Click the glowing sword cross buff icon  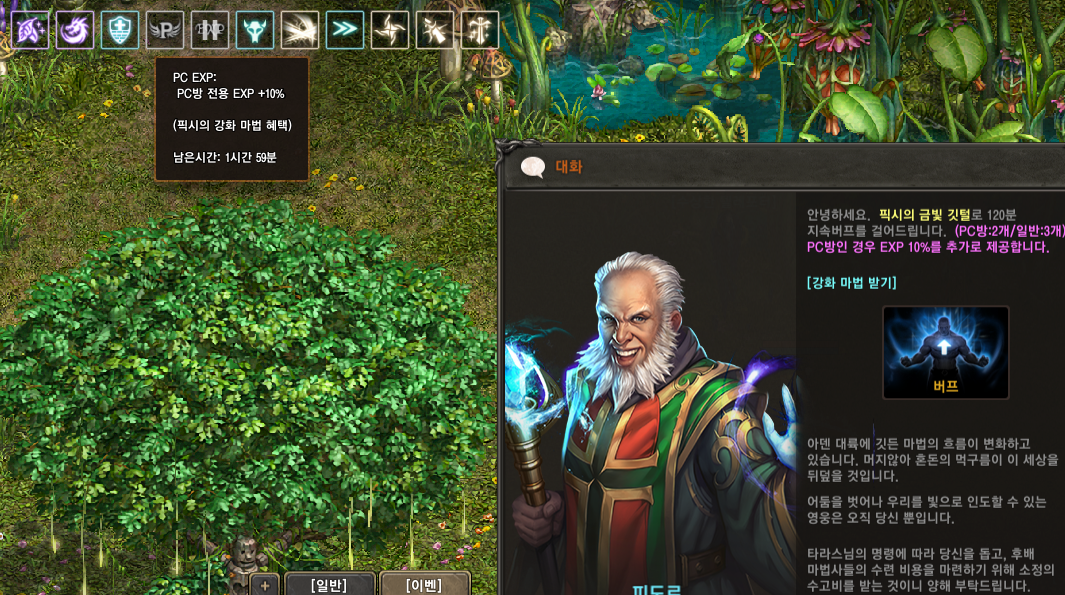click(x=480, y=30)
